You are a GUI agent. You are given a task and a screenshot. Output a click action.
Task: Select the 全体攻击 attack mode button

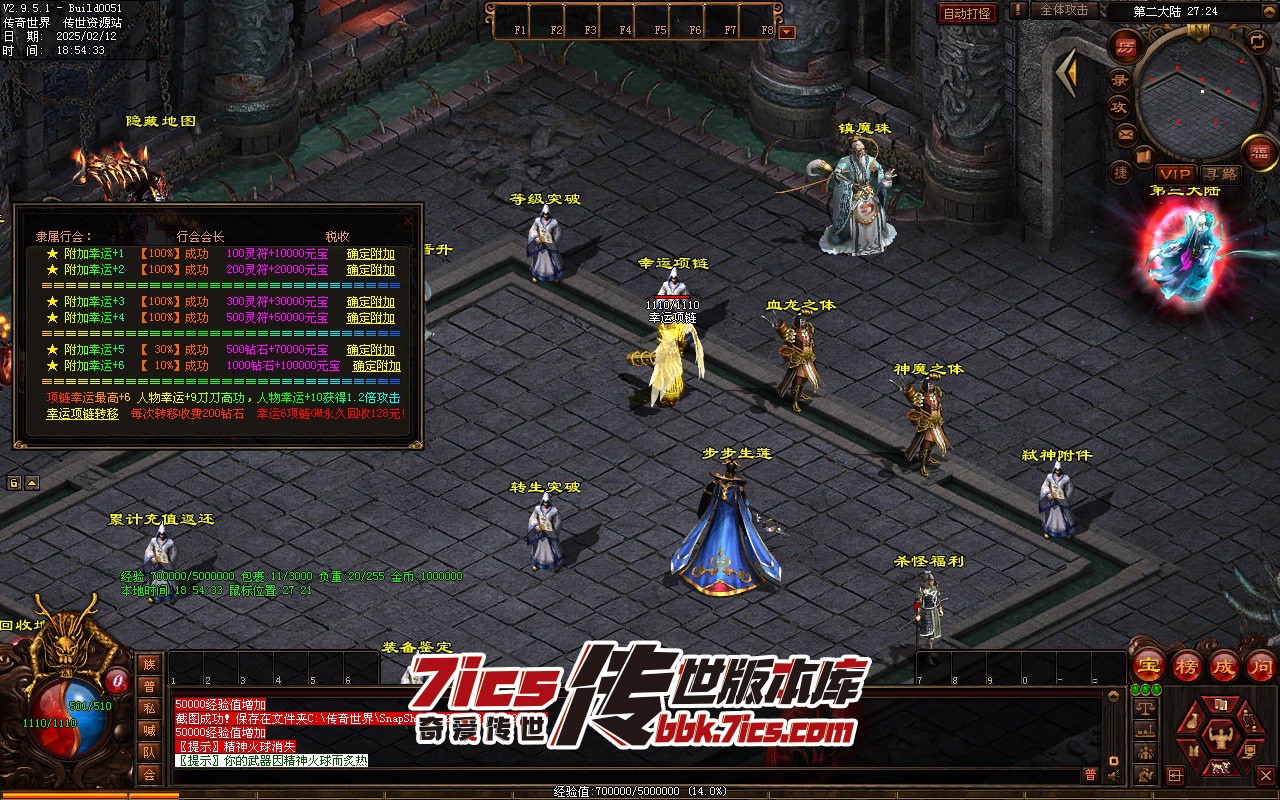[x=1064, y=10]
